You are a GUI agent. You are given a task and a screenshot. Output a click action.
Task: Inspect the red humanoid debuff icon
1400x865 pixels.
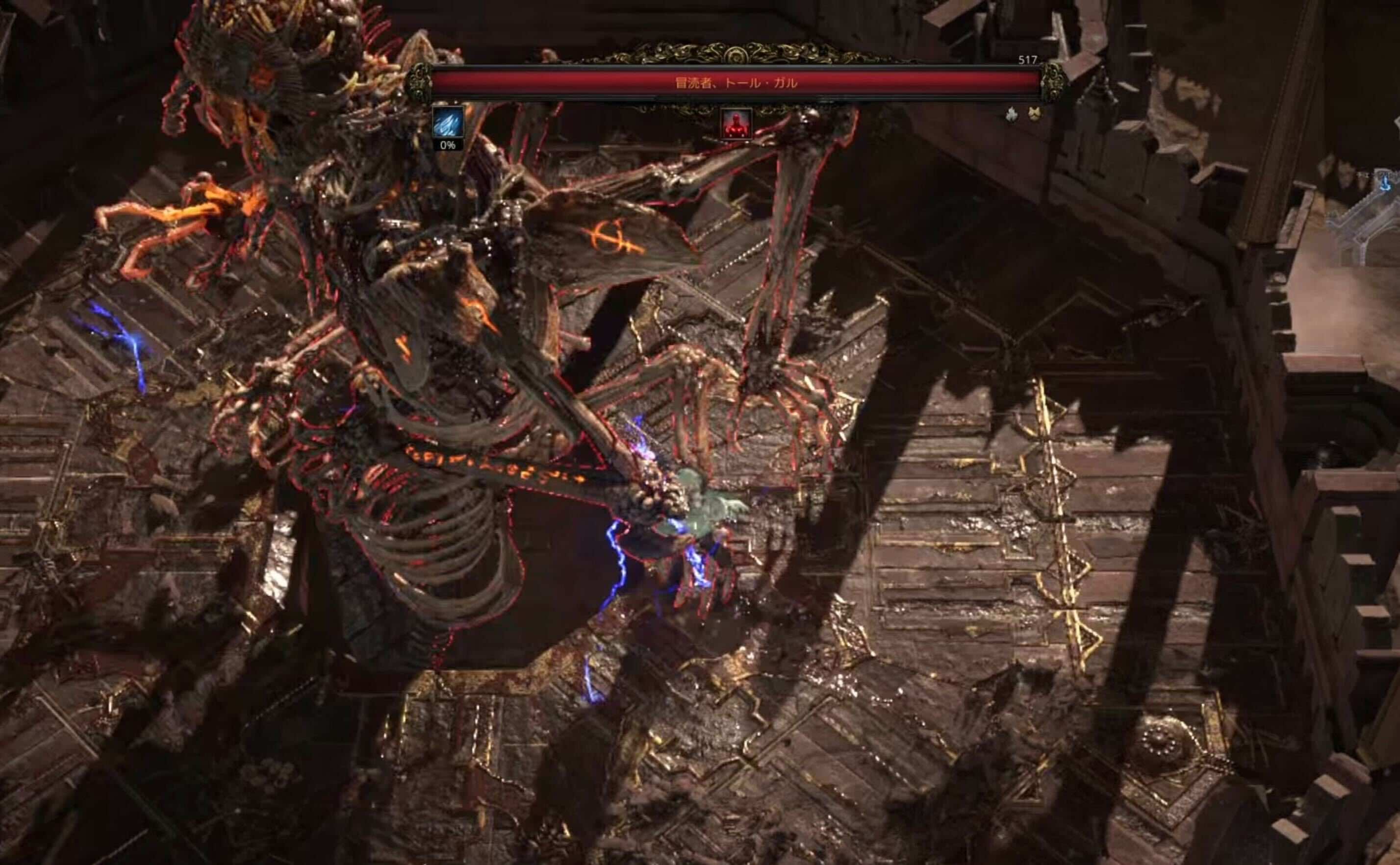[x=736, y=124]
